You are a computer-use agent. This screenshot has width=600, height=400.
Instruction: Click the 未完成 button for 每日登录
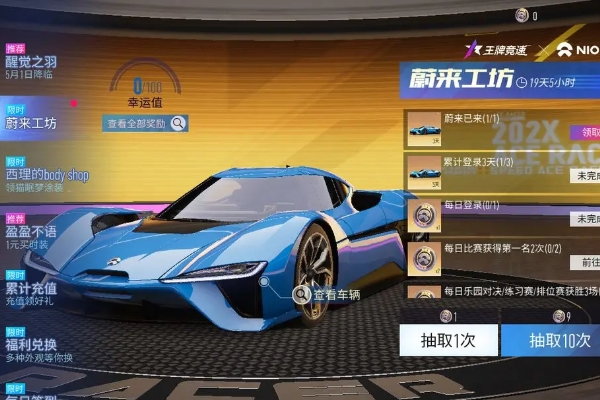(x=584, y=219)
